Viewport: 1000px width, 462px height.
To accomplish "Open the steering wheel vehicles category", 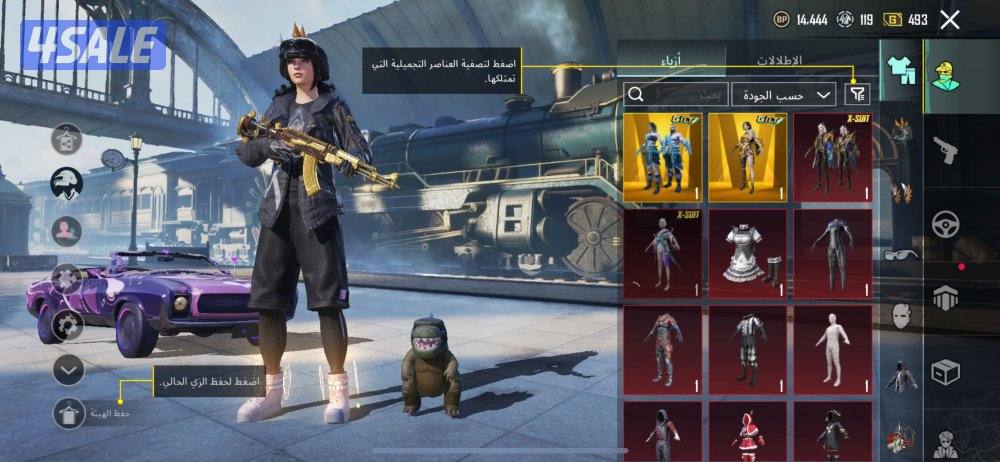I will [945, 224].
